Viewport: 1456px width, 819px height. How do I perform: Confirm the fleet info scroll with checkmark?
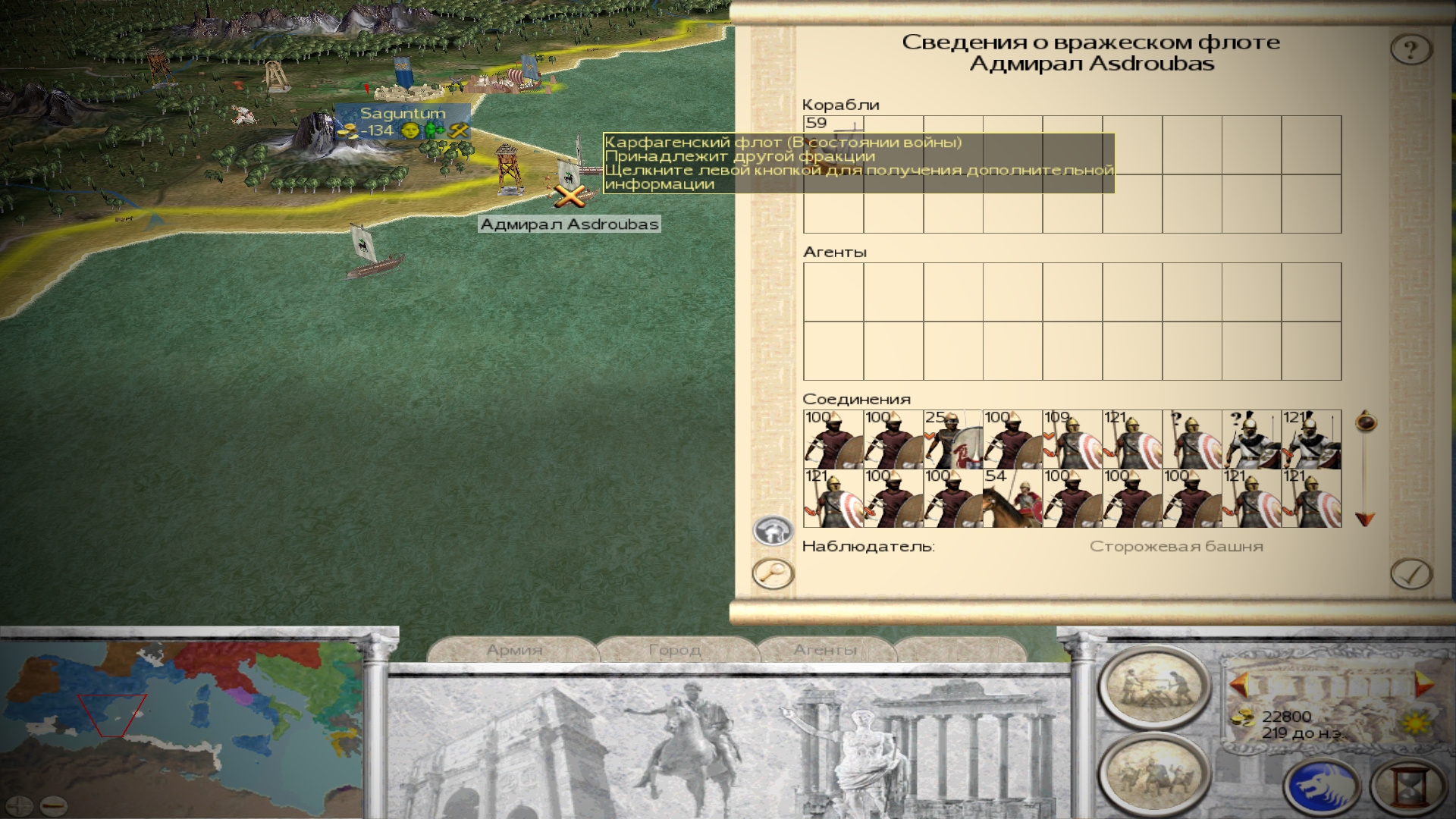coord(1410,574)
